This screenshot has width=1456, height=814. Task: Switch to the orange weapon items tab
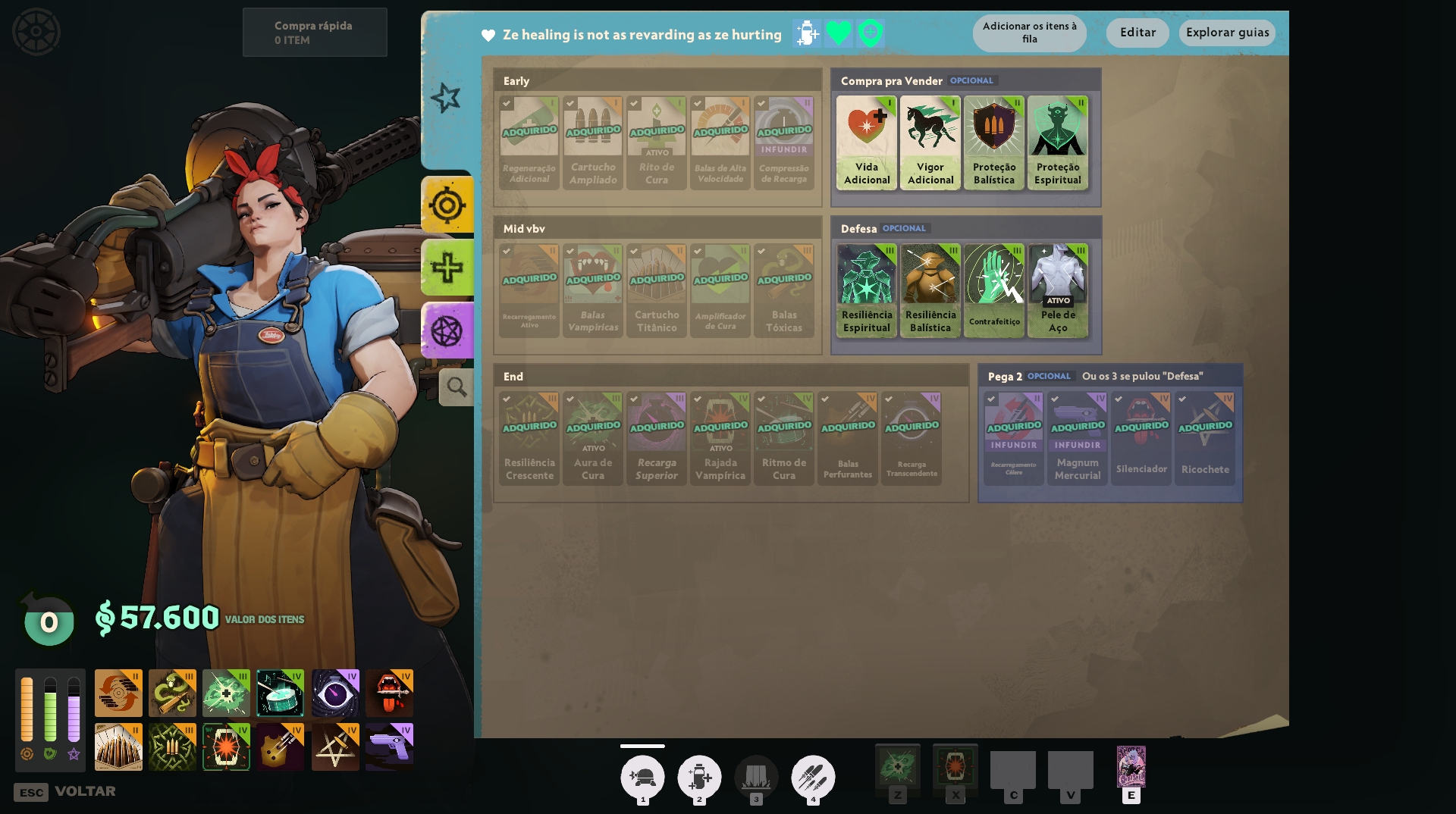pyautogui.click(x=447, y=205)
